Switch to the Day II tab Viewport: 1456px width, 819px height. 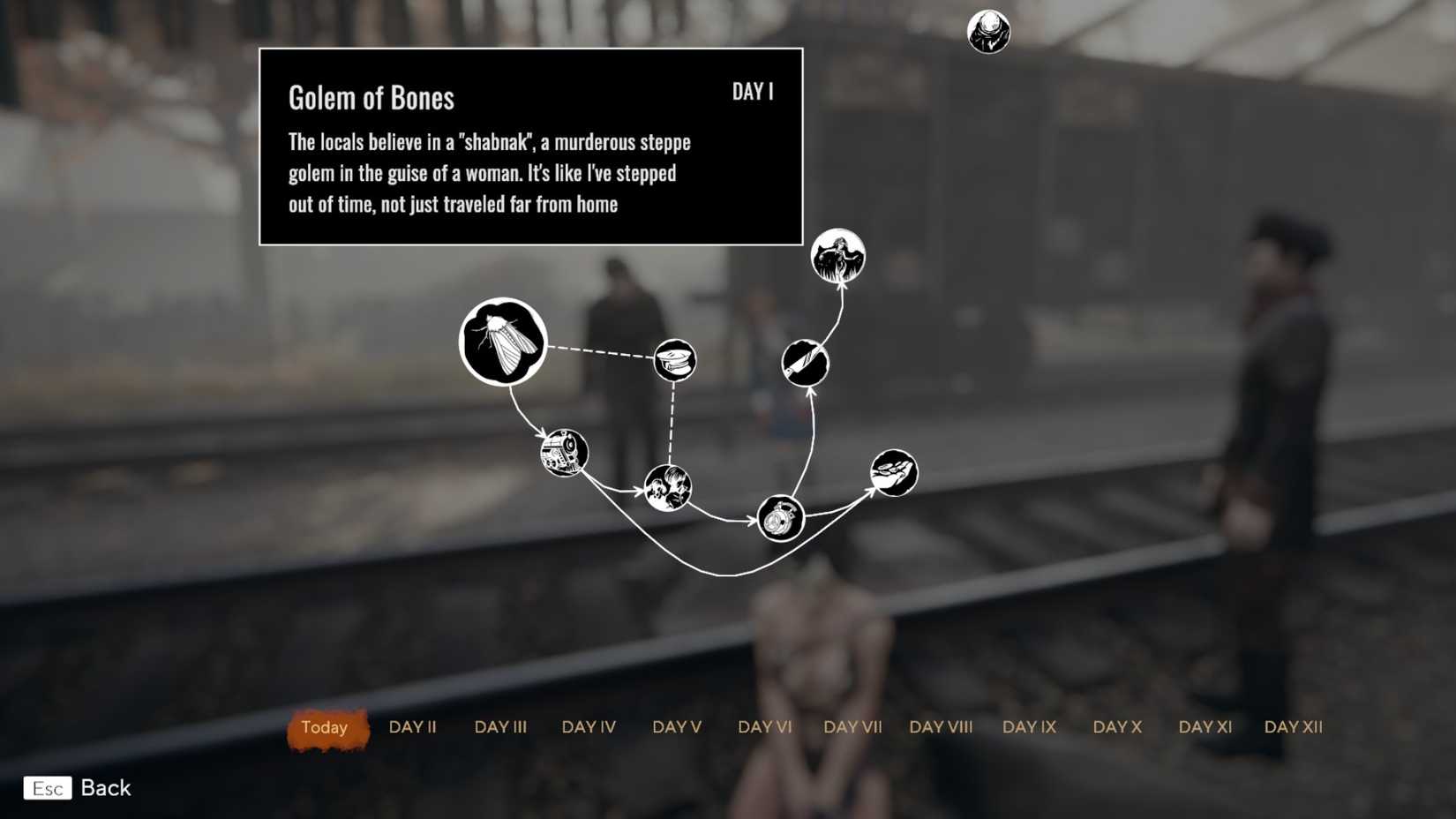pos(412,727)
